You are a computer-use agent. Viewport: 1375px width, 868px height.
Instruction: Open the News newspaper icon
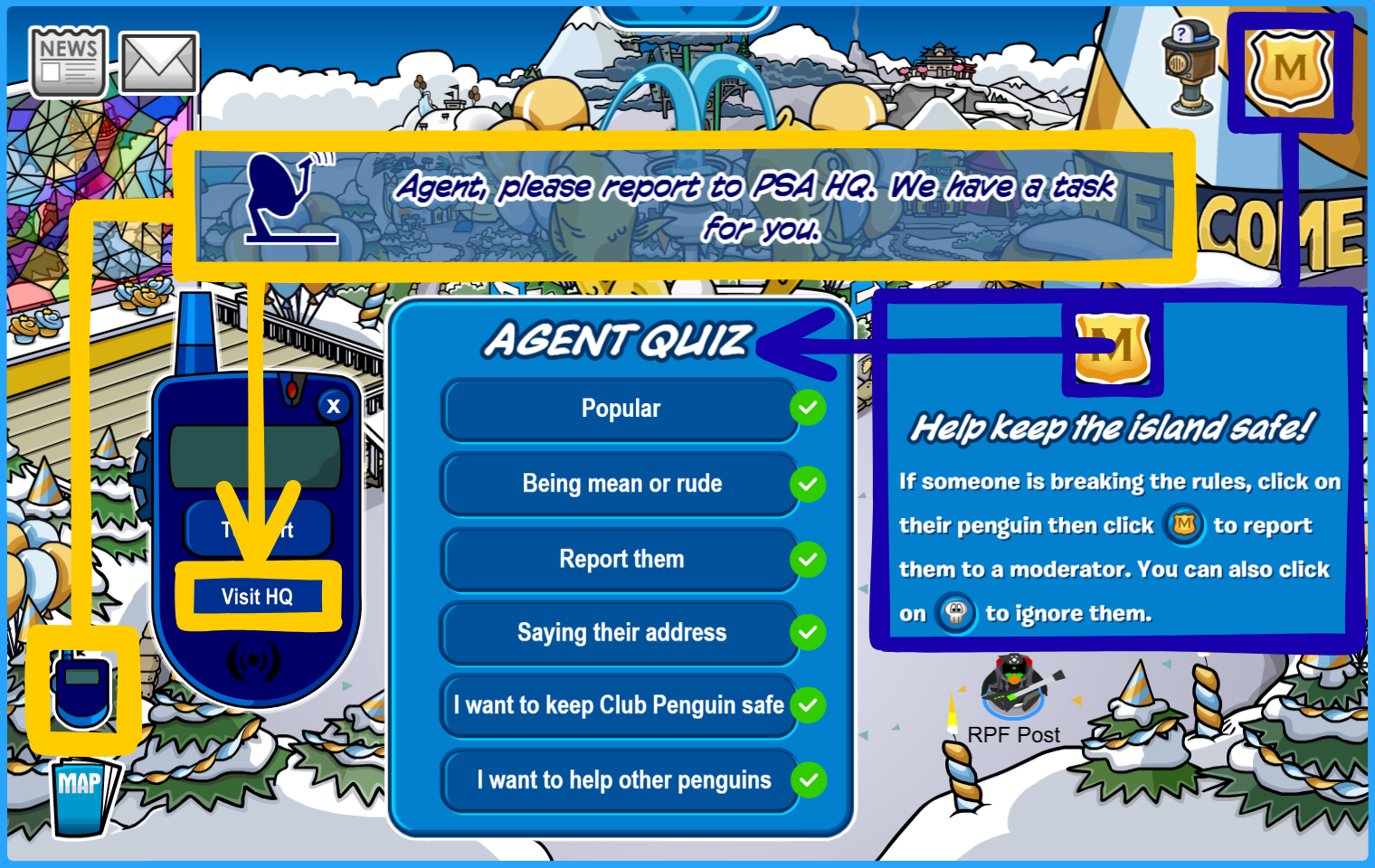68,61
